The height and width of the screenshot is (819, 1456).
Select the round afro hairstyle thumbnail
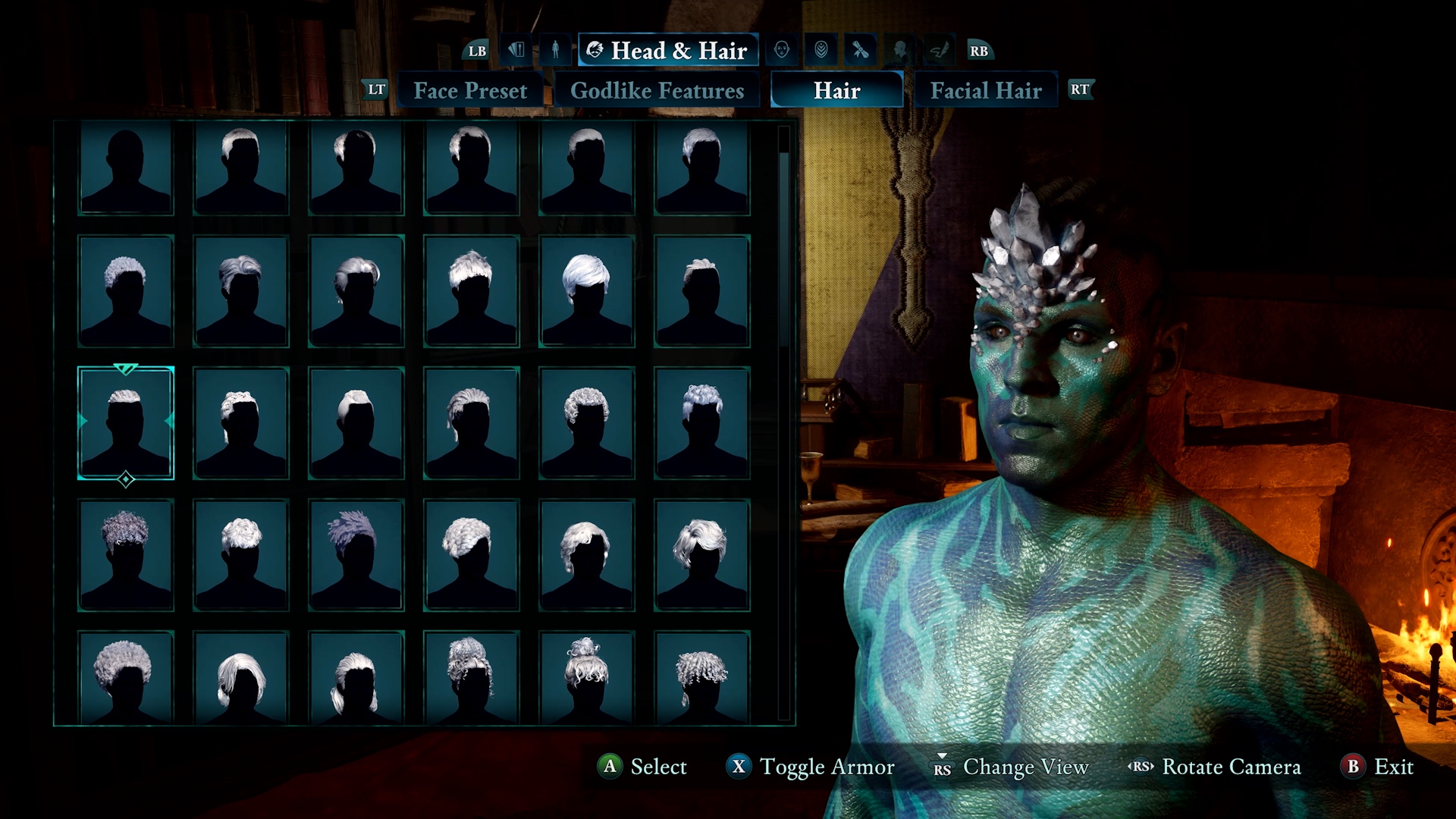pyautogui.click(x=126, y=676)
